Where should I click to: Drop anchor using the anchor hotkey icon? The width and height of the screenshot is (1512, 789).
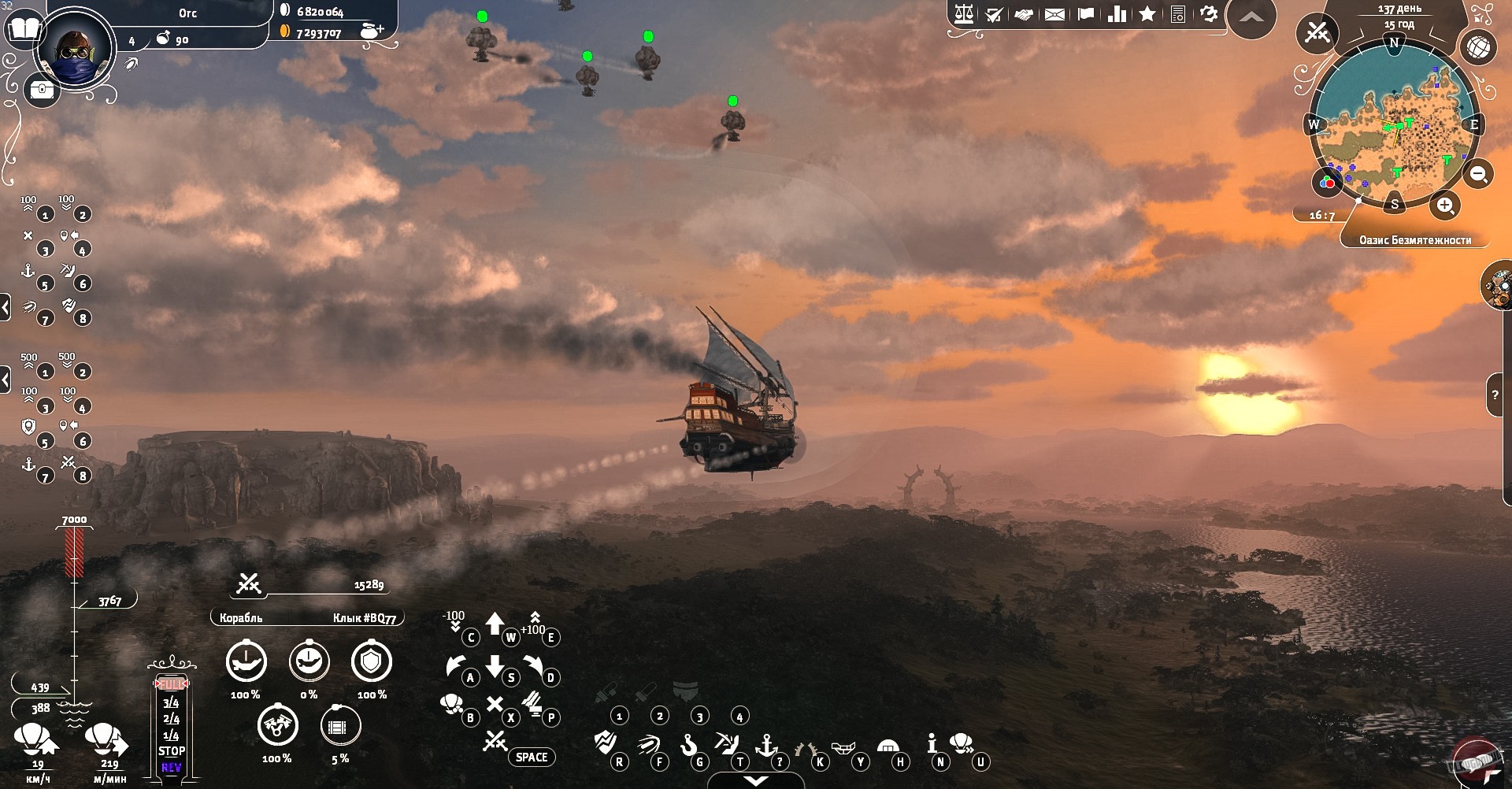pyautogui.click(x=766, y=746)
